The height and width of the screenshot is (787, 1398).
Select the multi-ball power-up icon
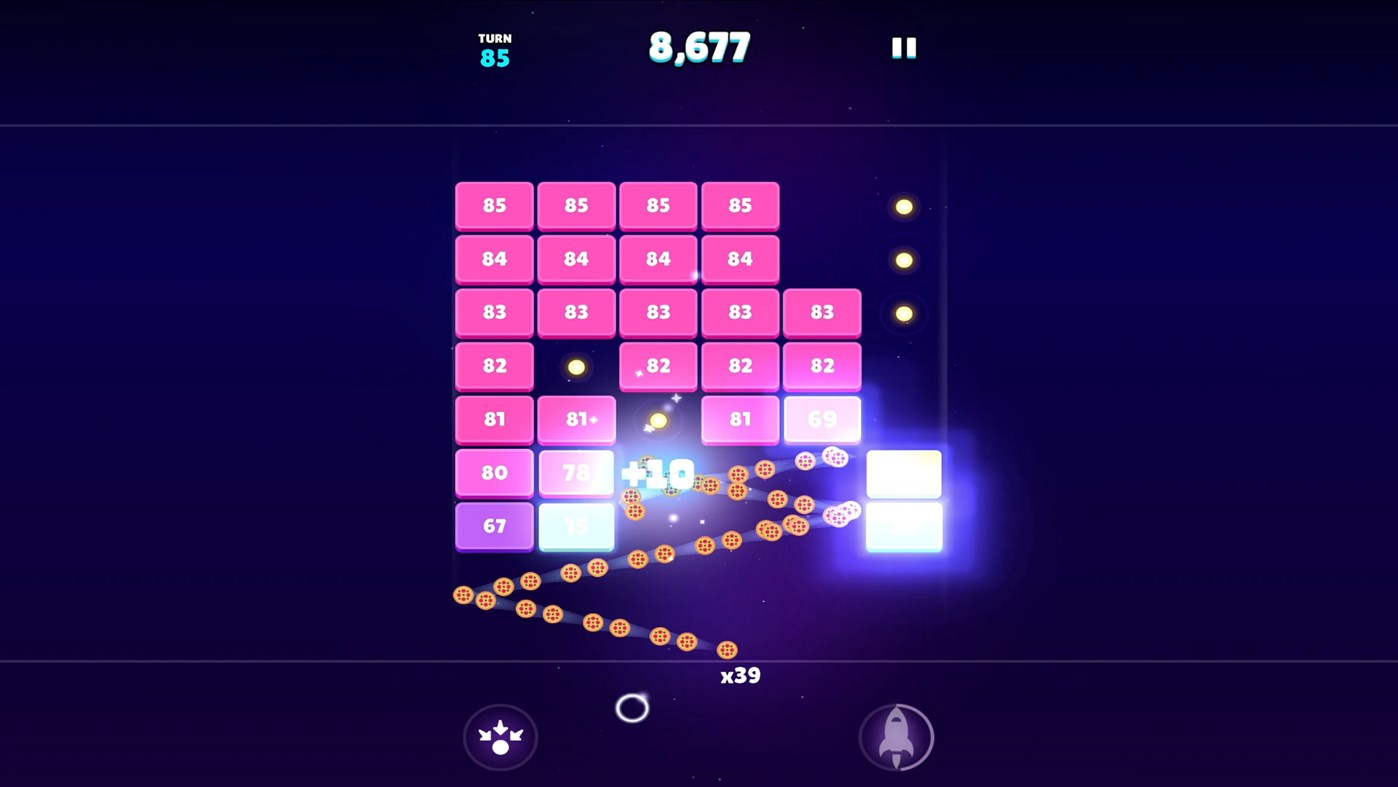coord(500,736)
